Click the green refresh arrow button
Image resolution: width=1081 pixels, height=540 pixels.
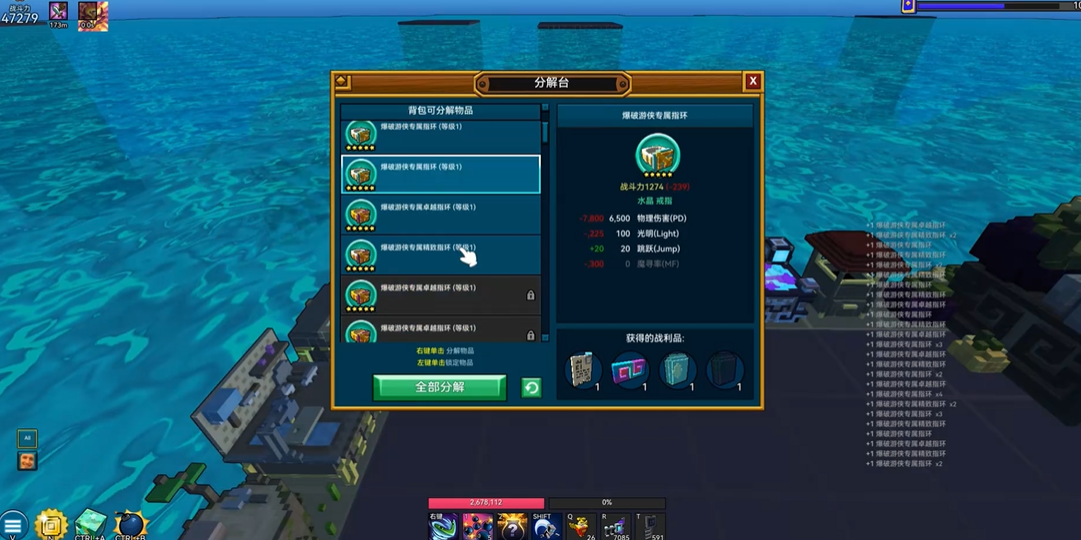pyautogui.click(x=531, y=388)
